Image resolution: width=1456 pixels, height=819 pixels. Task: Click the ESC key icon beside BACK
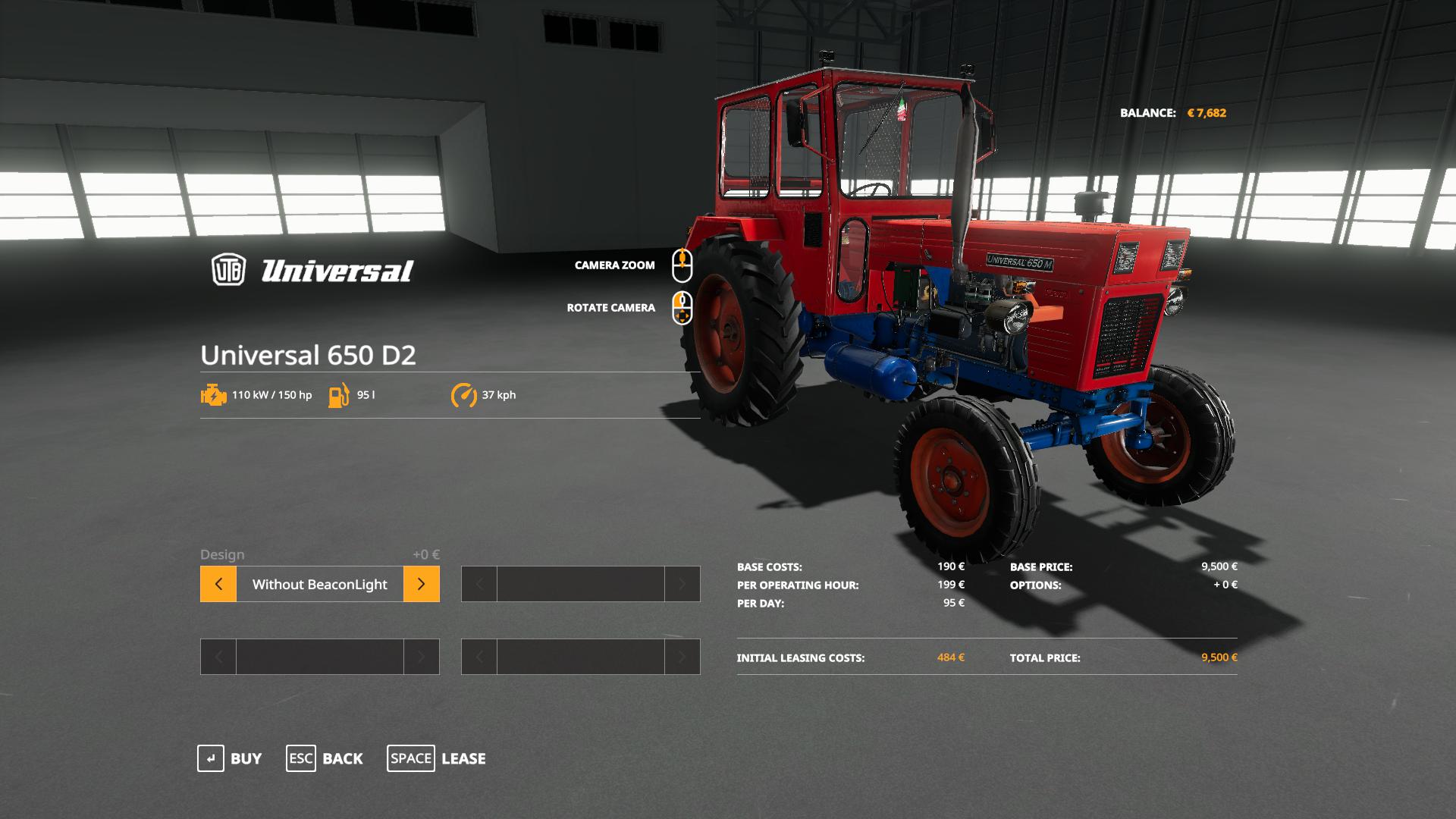[x=301, y=758]
